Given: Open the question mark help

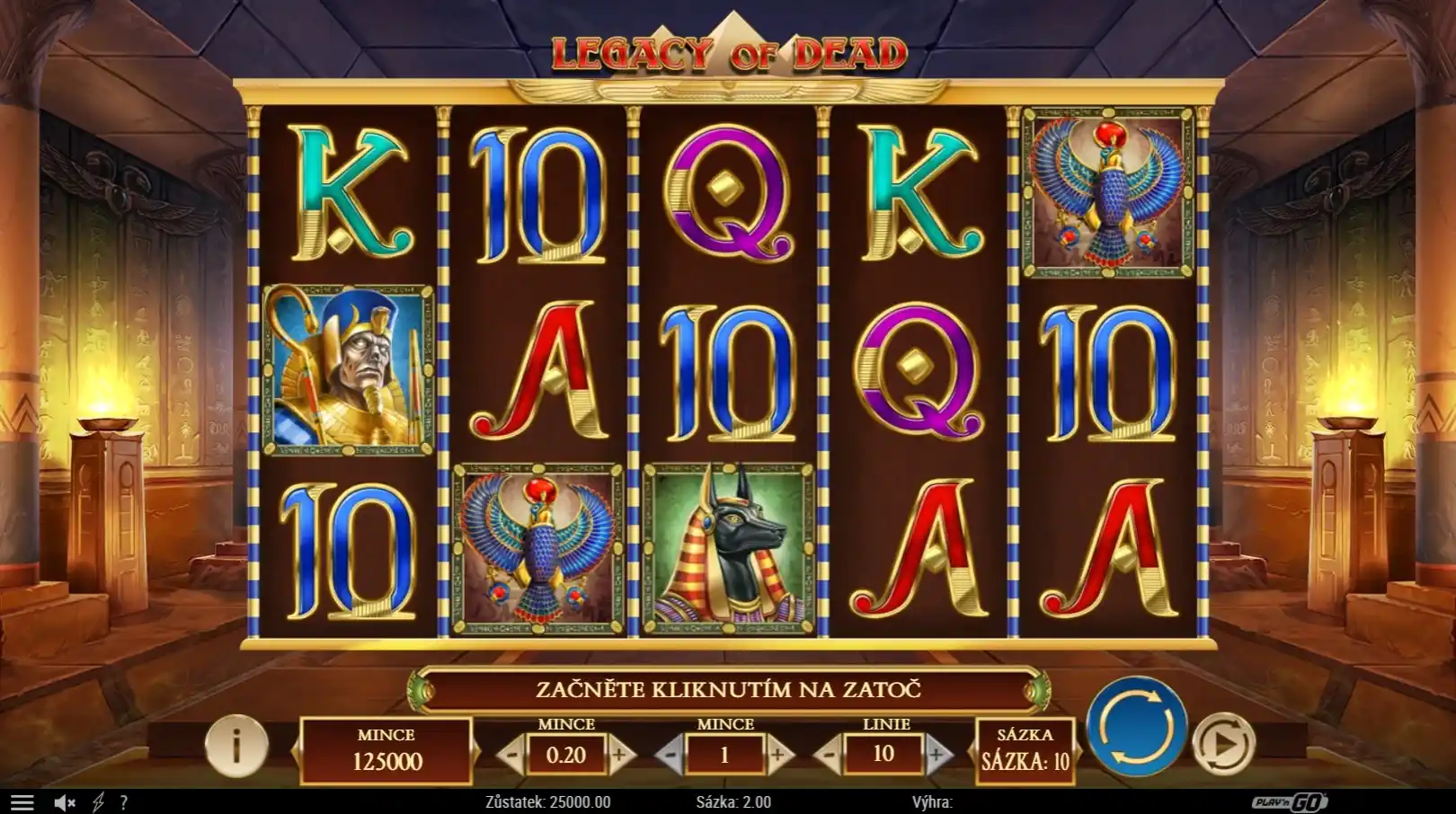Looking at the screenshot, I should [124, 802].
